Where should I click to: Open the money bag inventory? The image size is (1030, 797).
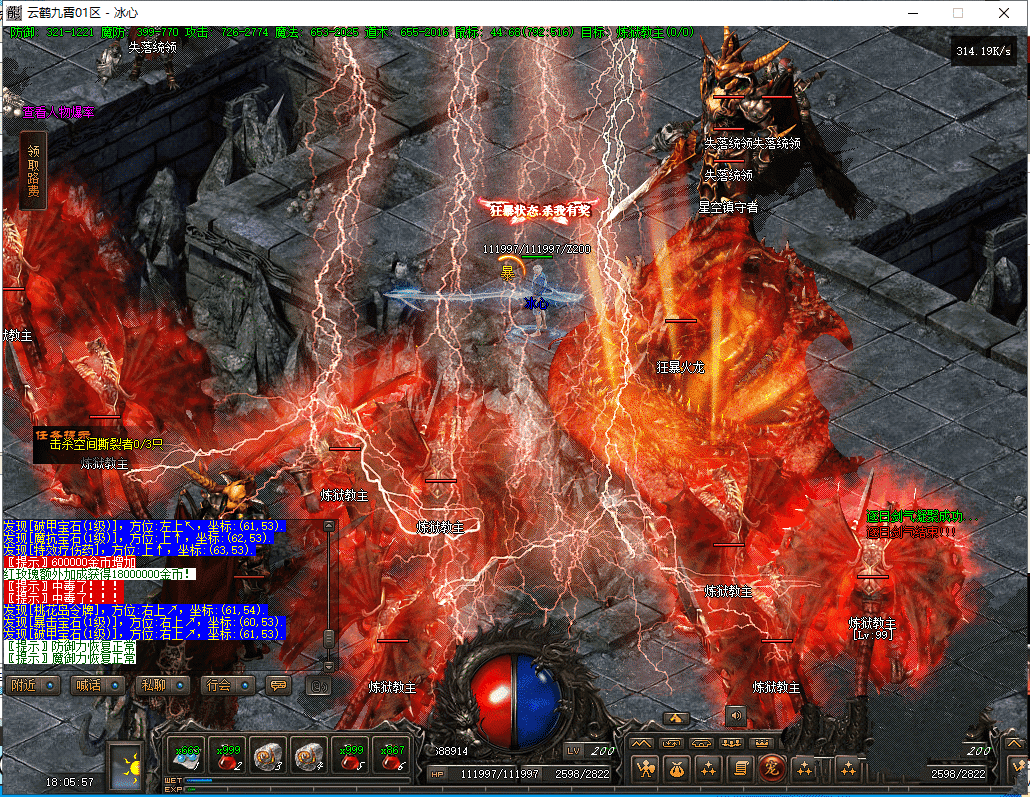click(x=678, y=768)
